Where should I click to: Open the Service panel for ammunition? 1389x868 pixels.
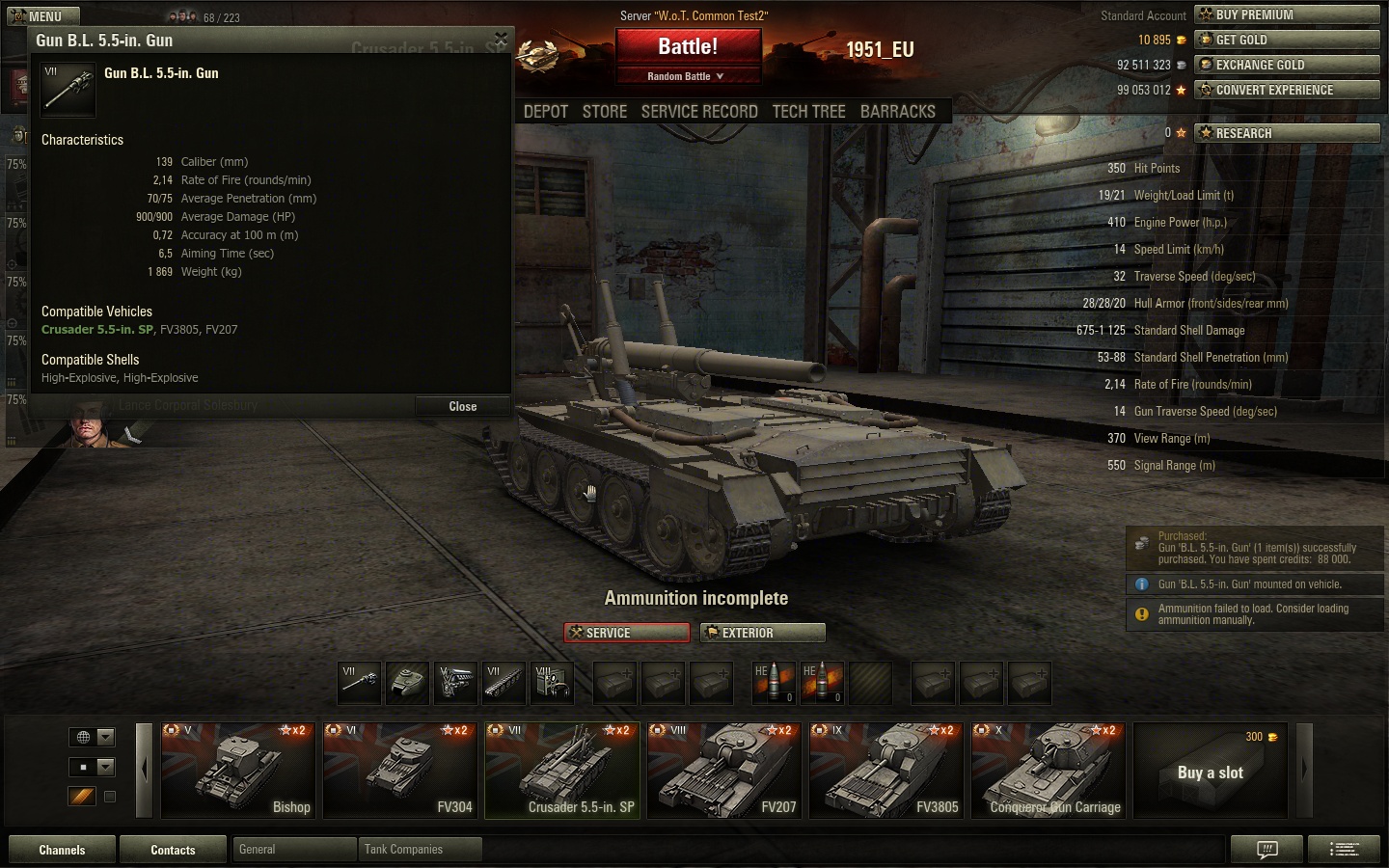pyautogui.click(x=627, y=633)
